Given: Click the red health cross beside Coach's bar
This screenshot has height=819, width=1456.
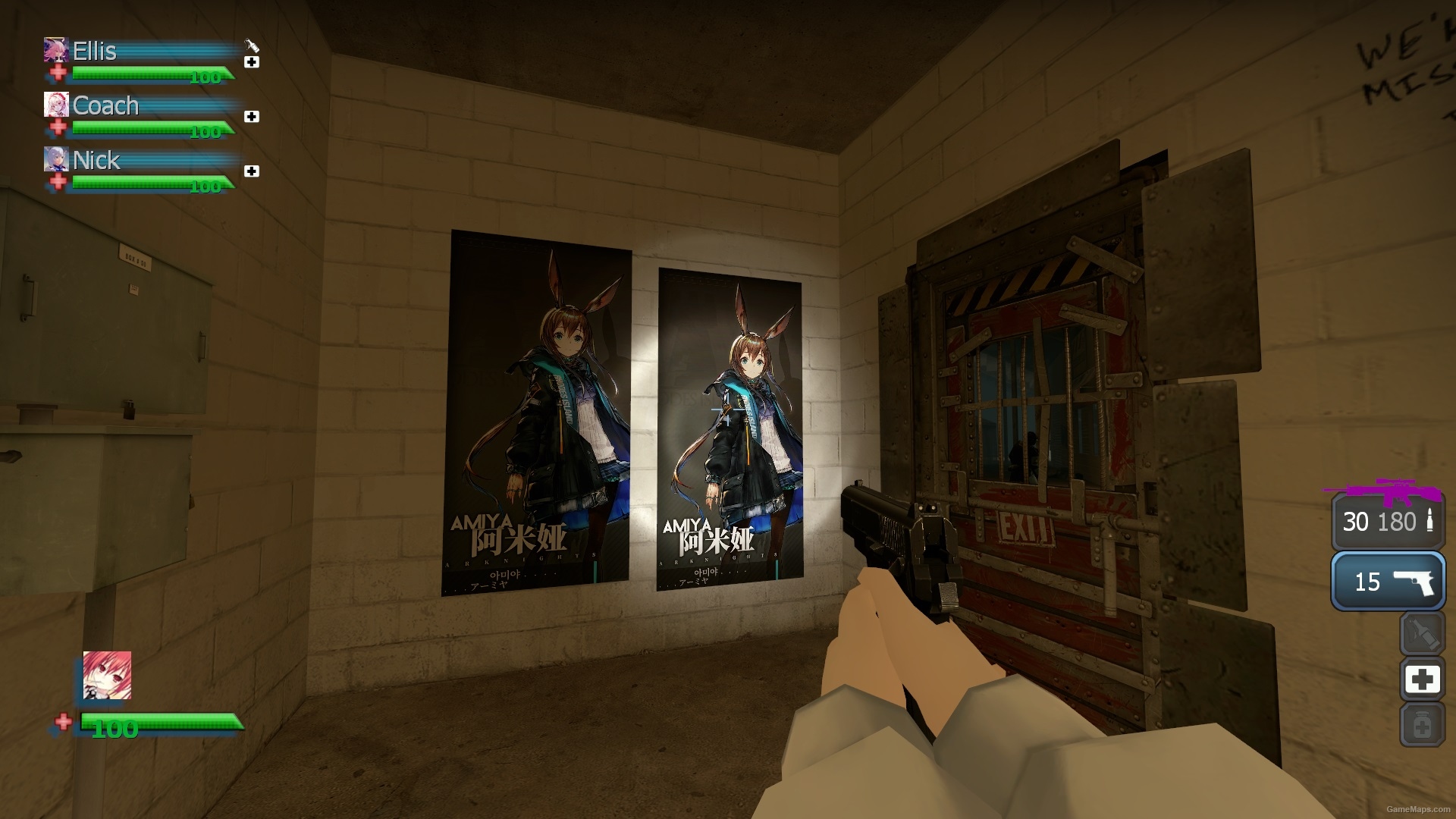Looking at the screenshot, I should click(x=58, y=126).
